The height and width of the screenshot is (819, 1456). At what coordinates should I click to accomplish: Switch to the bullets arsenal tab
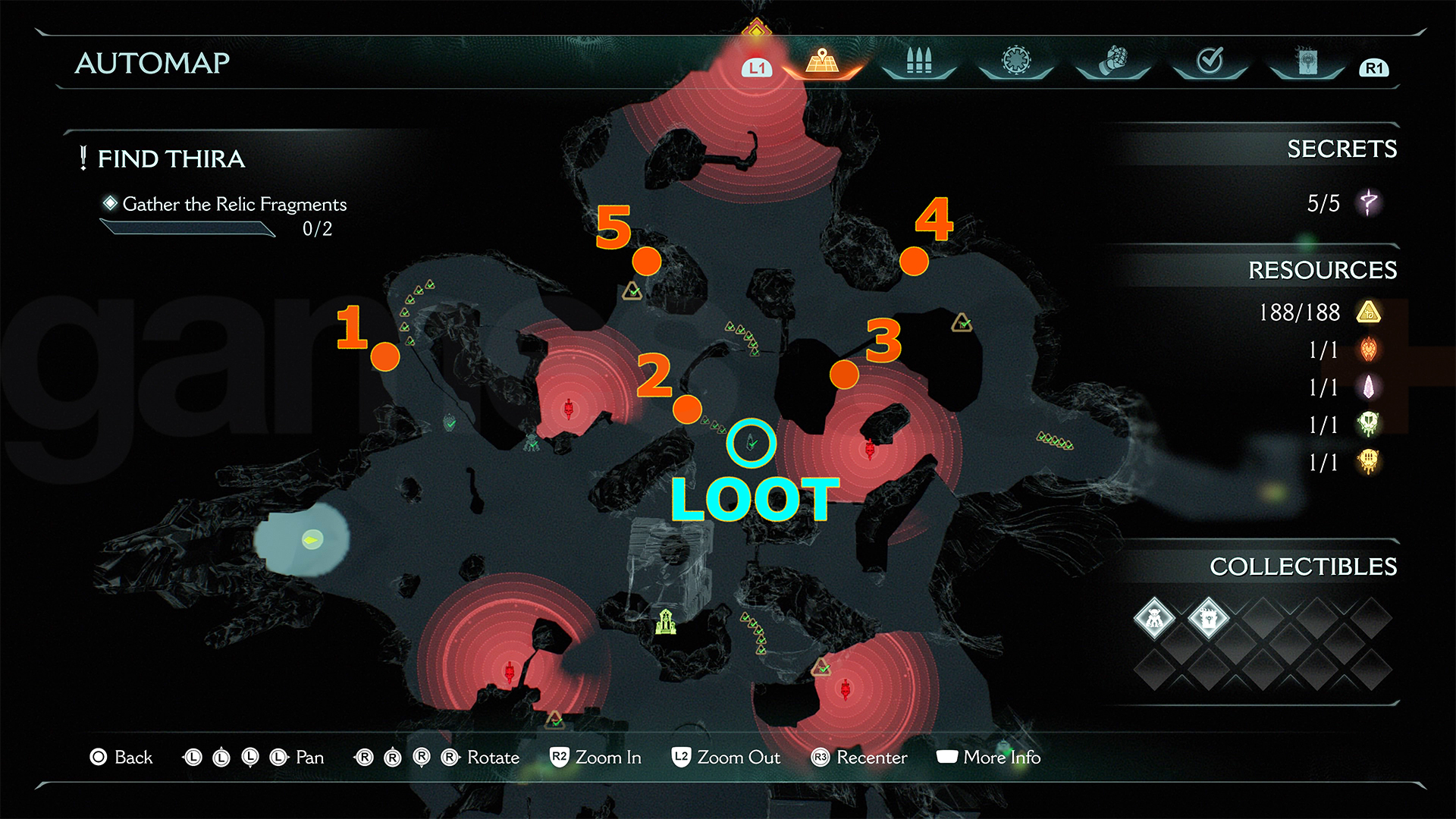click(x=918, y=61)
